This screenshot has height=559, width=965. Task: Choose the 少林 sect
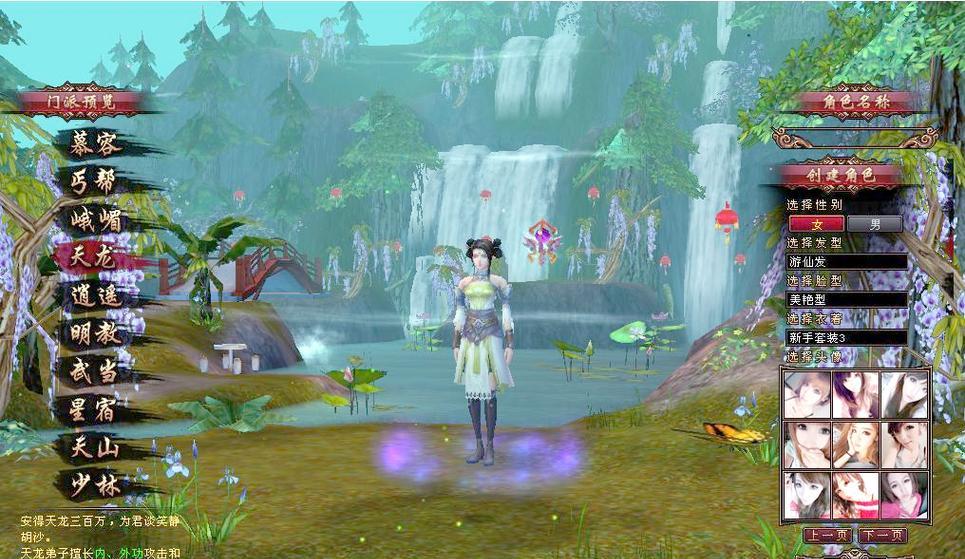click(x=96, y=485)
